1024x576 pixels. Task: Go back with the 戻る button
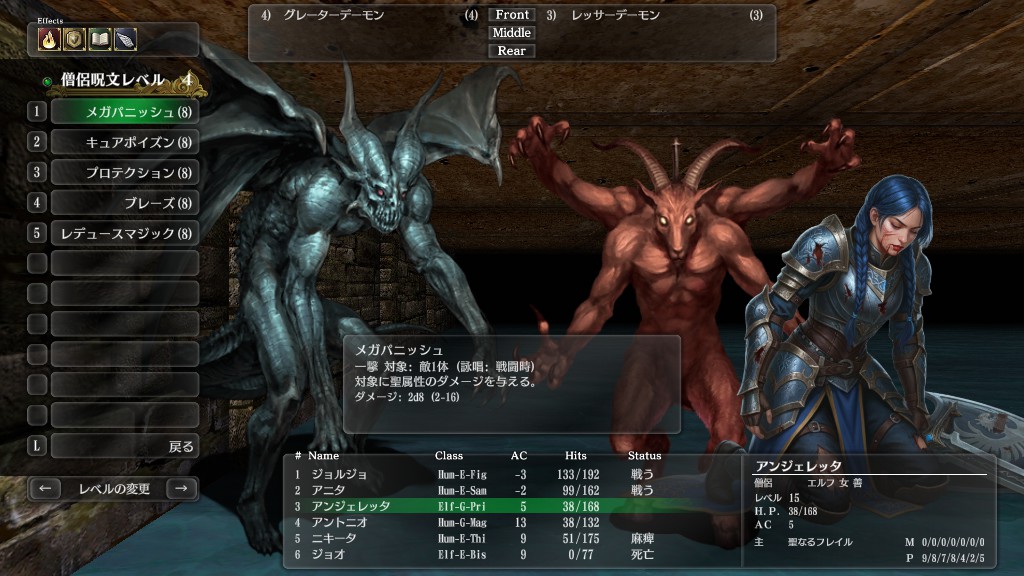[x=124, y=446]
